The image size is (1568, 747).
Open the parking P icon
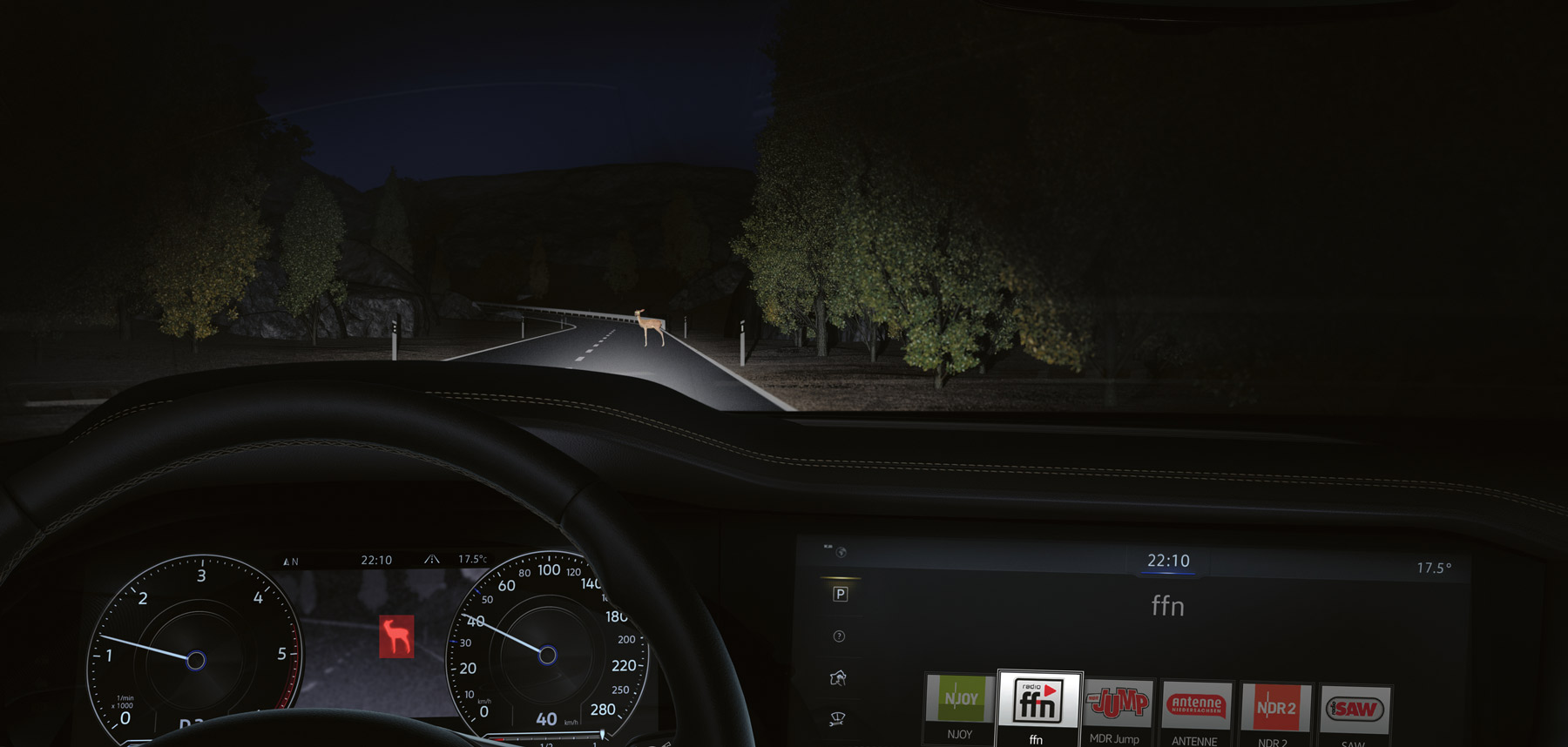coord(840,594)
